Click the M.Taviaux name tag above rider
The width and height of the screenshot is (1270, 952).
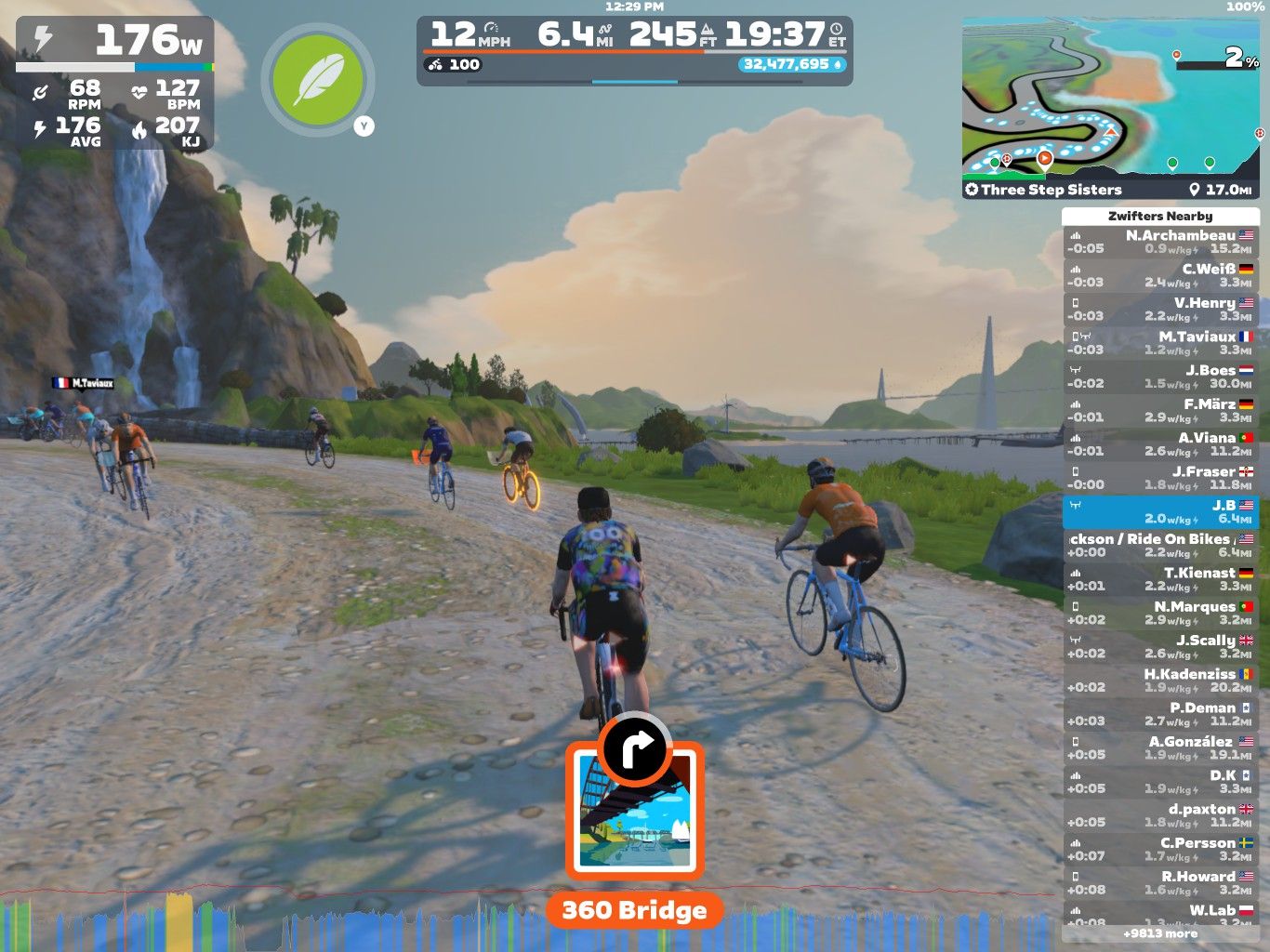84,383
